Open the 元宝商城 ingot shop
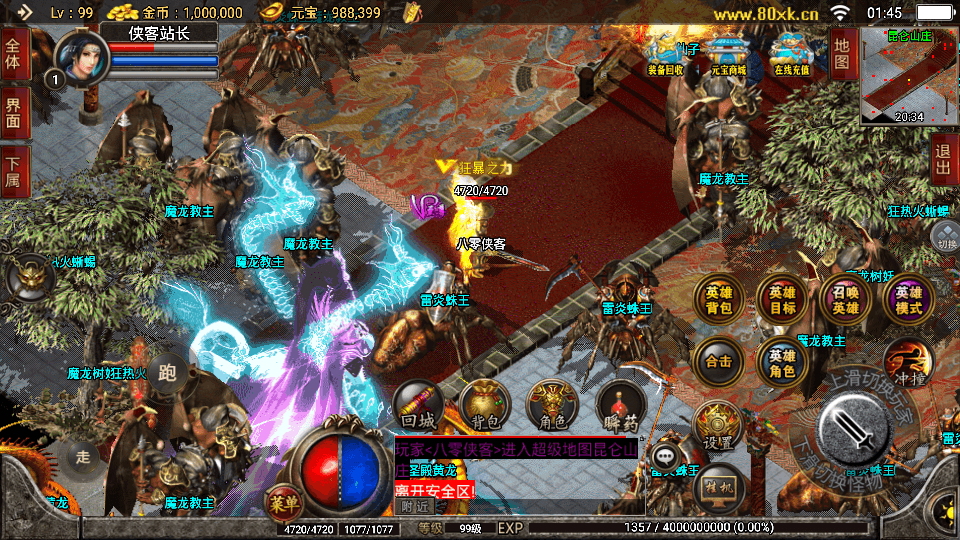This screenshot has height=540, width=960. click(727, 57)
